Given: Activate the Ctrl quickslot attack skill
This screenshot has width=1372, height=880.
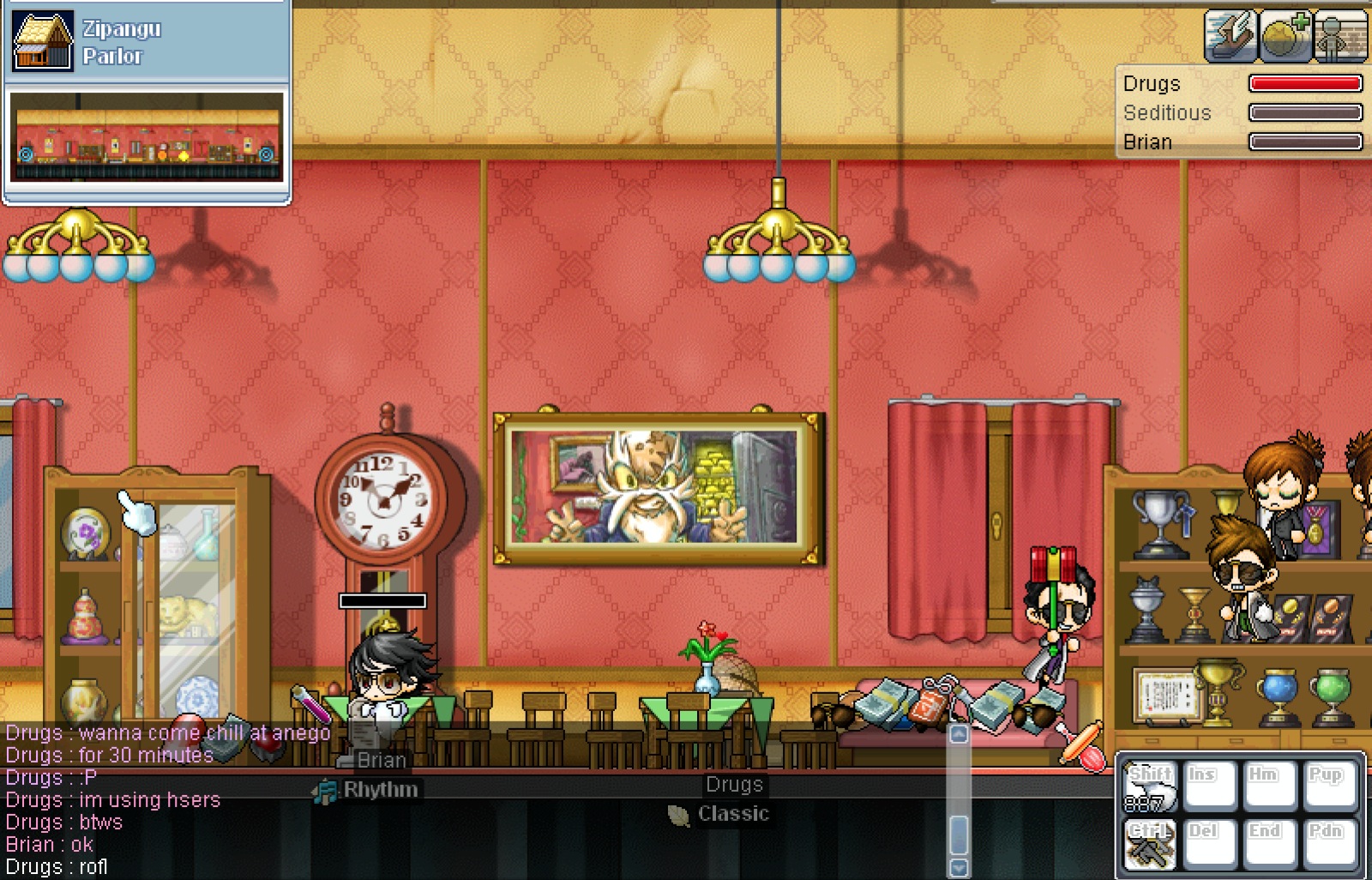Looking at the screenshot, I should (x=1149, y=844).
